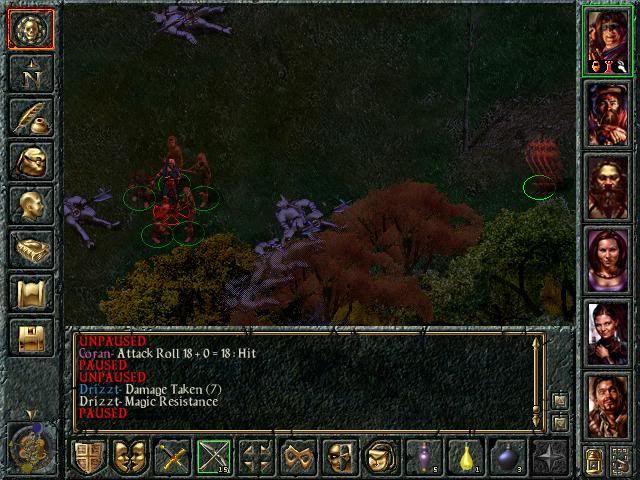Open the mage spellbook from the left sidebar

pyautogui.click(x=30, y=249)
